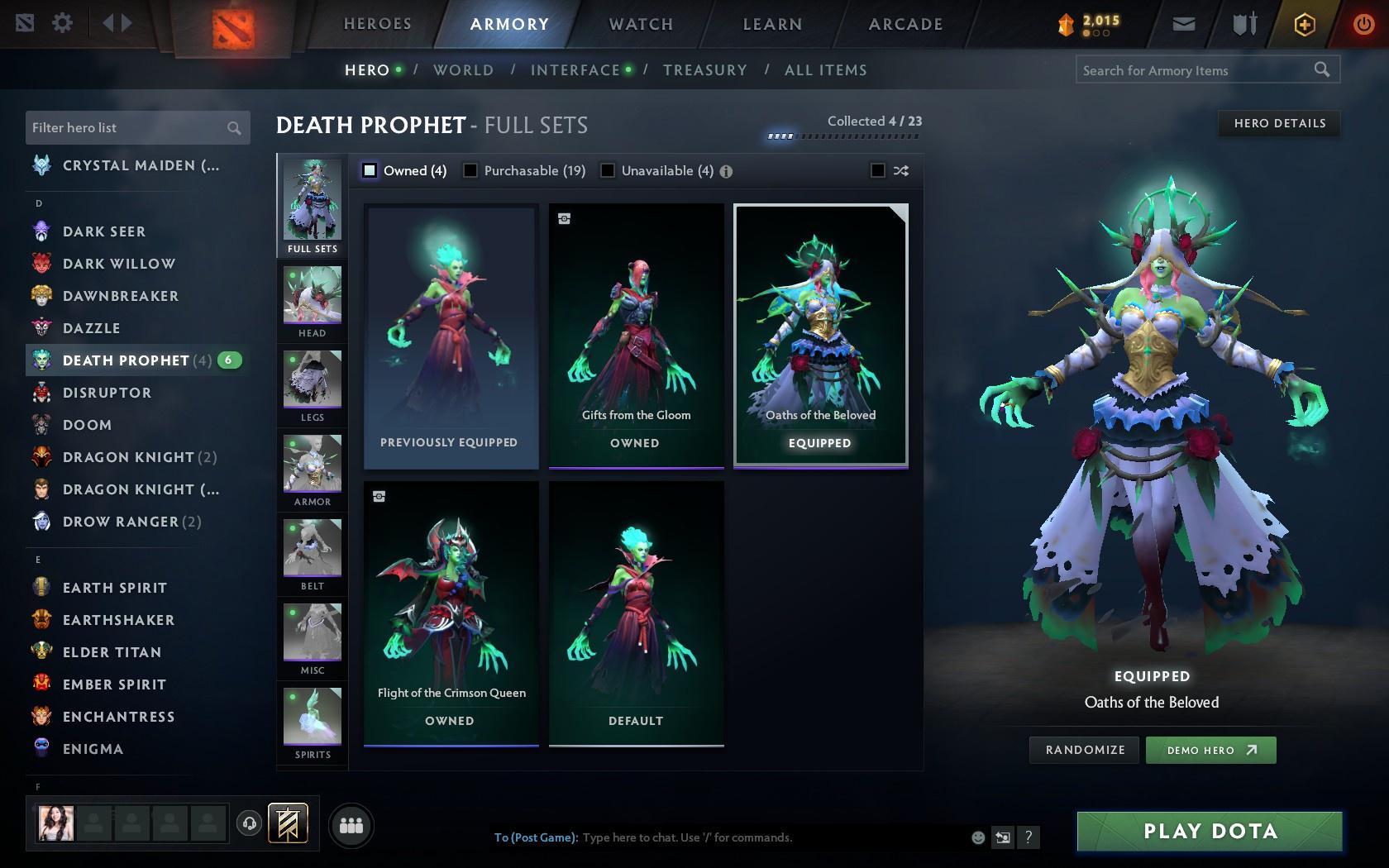Image resolution: width=1389 pixels, height=868 pixels.
Task: Click the RANDOMIZE button
Action: click(x=1084, y=750)
